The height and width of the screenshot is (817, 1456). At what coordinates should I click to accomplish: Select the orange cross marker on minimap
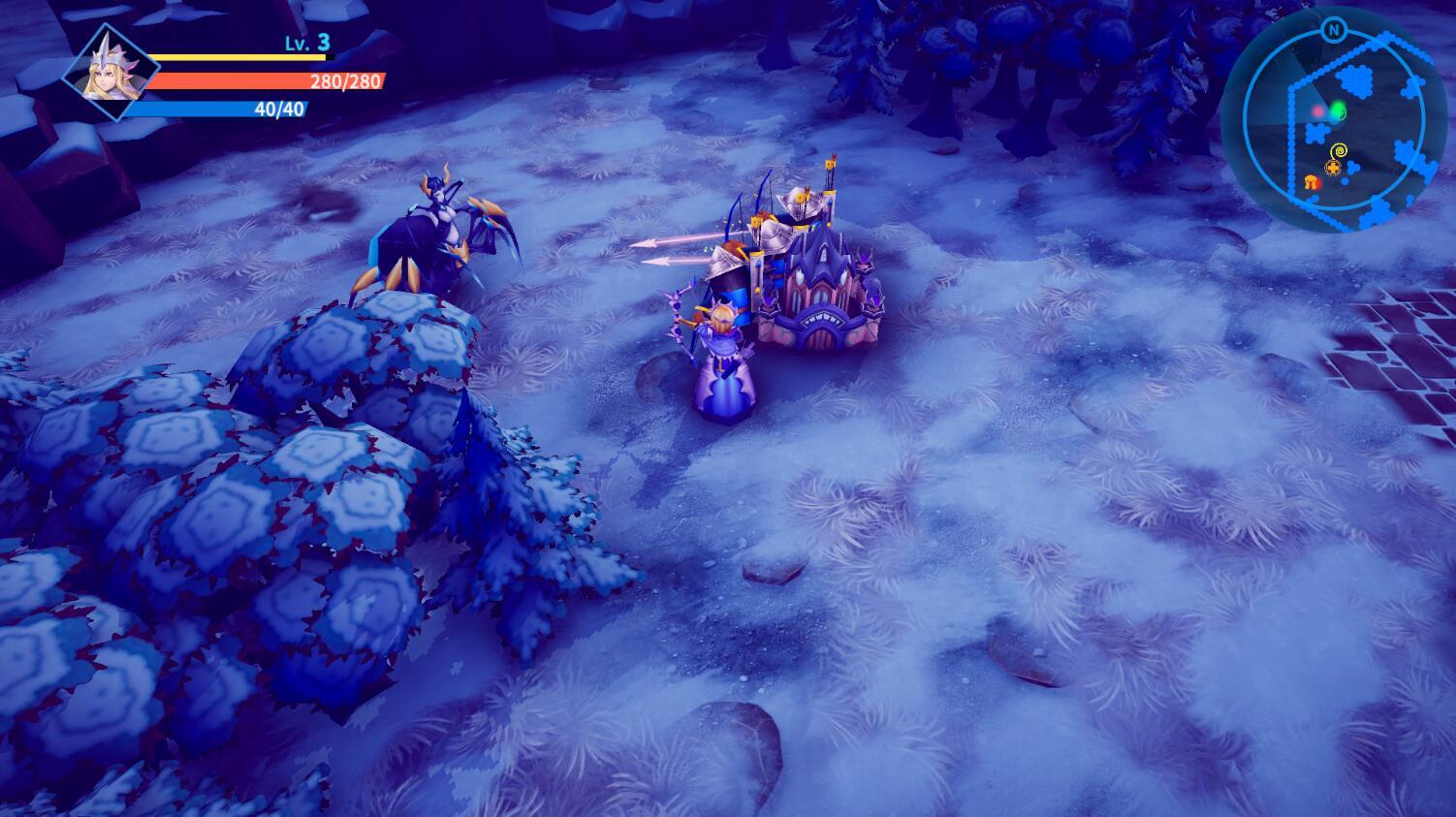tap(1333, 169)
